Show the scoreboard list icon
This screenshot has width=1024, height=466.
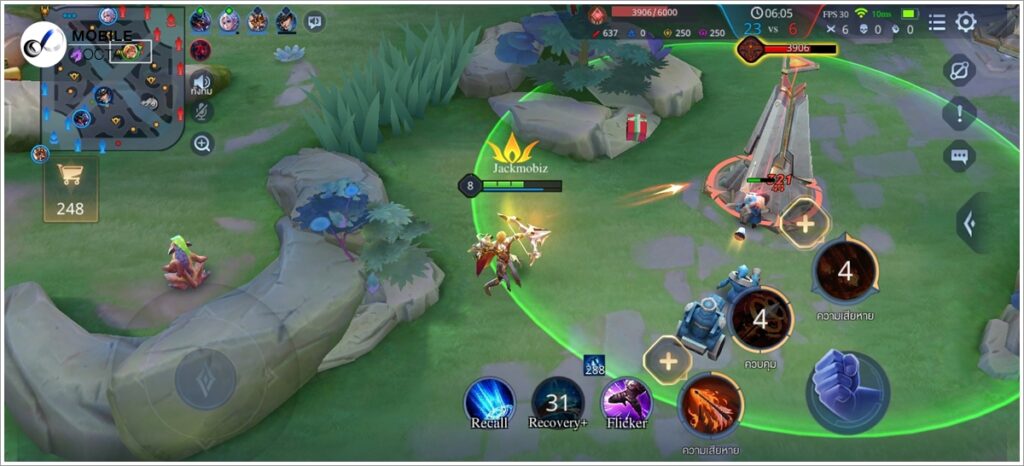[x=936, y=22]
